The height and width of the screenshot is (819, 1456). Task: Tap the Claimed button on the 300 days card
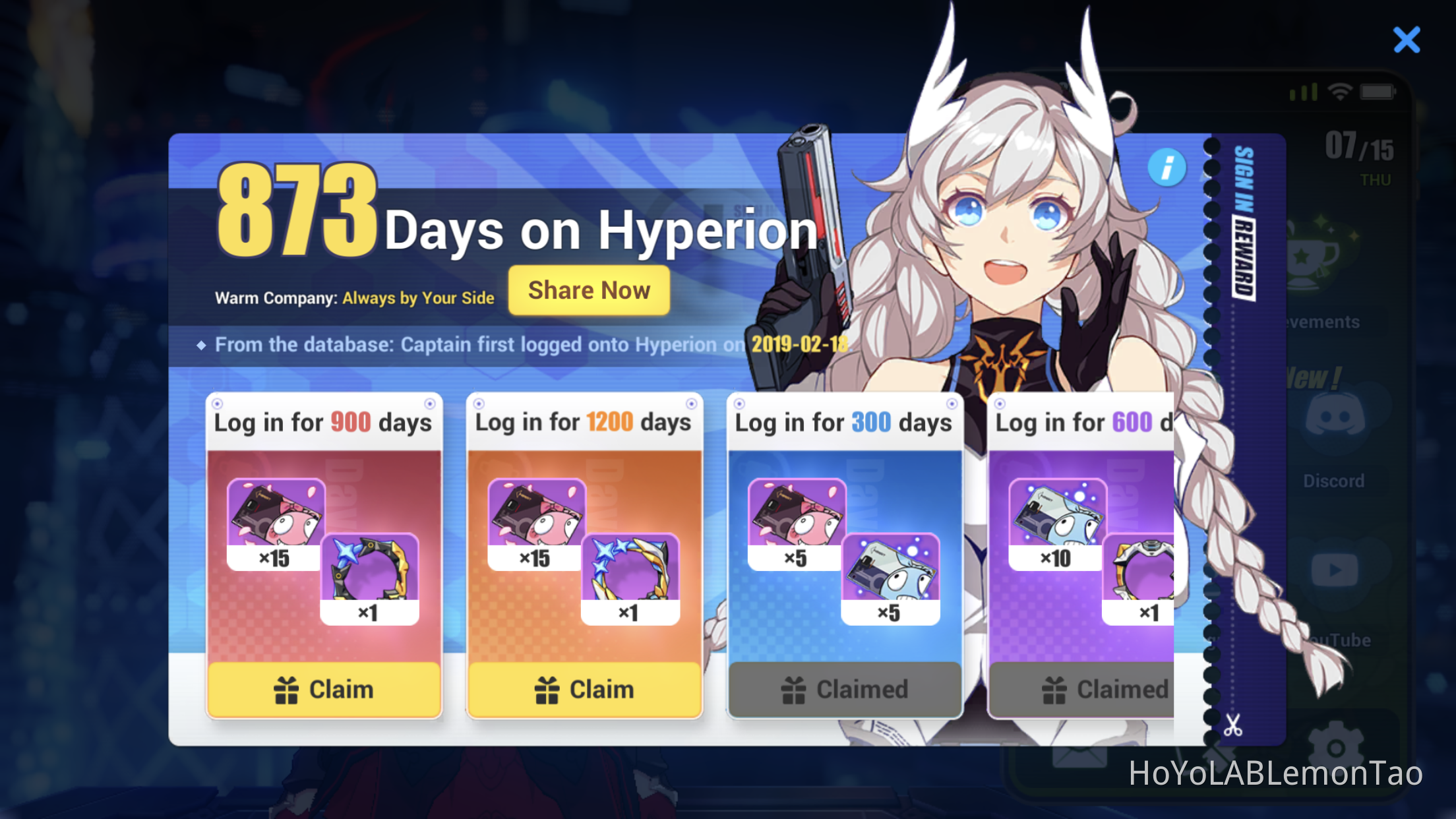pyautogui.click(x=845, y=689)
